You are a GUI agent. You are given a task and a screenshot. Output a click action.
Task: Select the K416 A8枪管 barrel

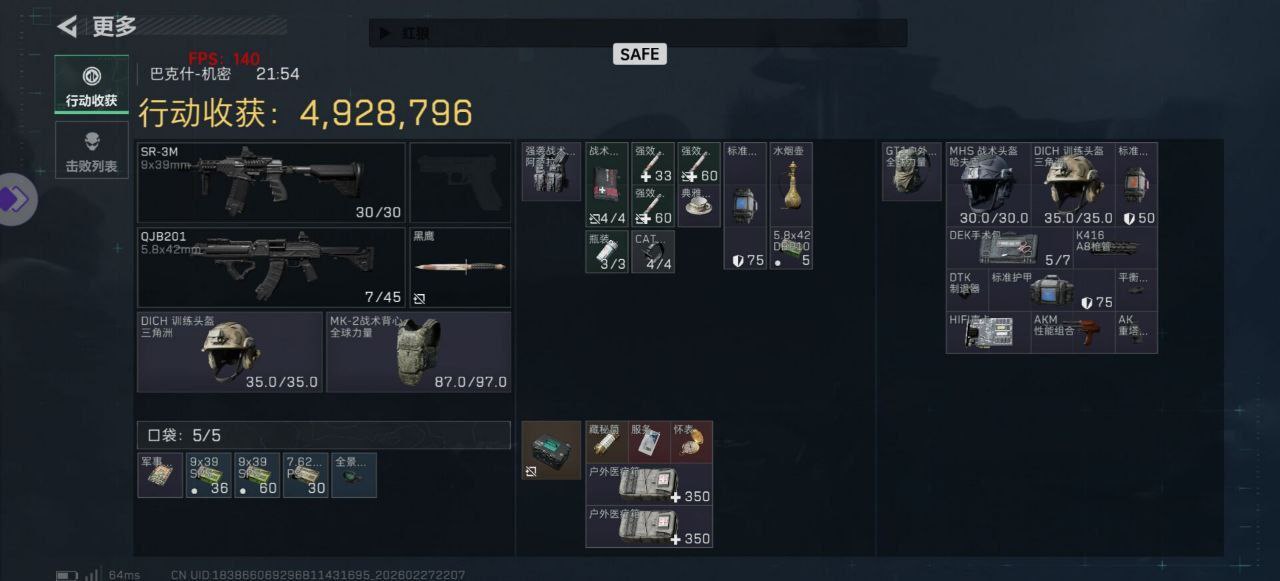tap(1115, 248)
